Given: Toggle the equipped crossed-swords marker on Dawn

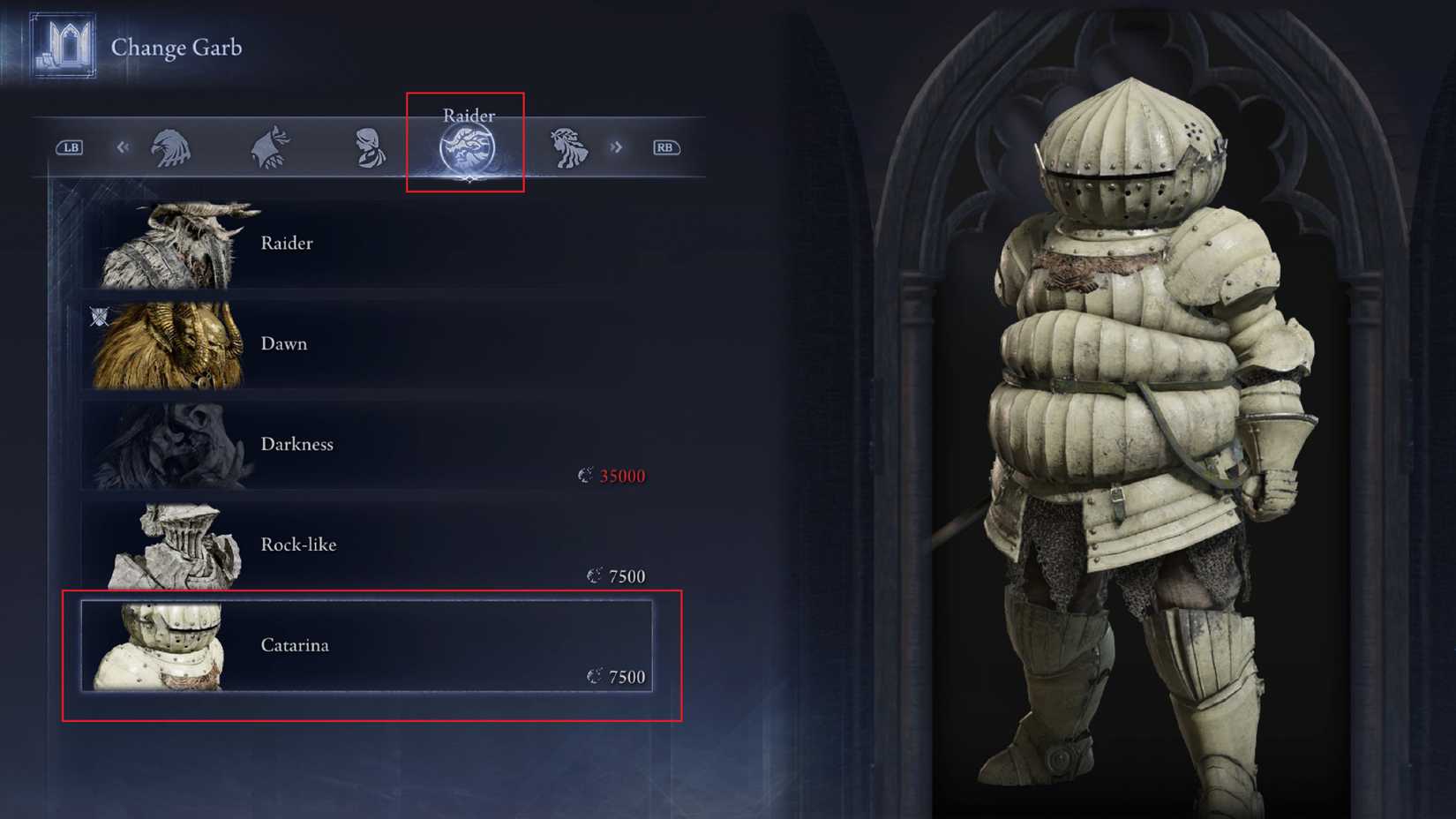Looking at the screenshot, I should [100, 316].
